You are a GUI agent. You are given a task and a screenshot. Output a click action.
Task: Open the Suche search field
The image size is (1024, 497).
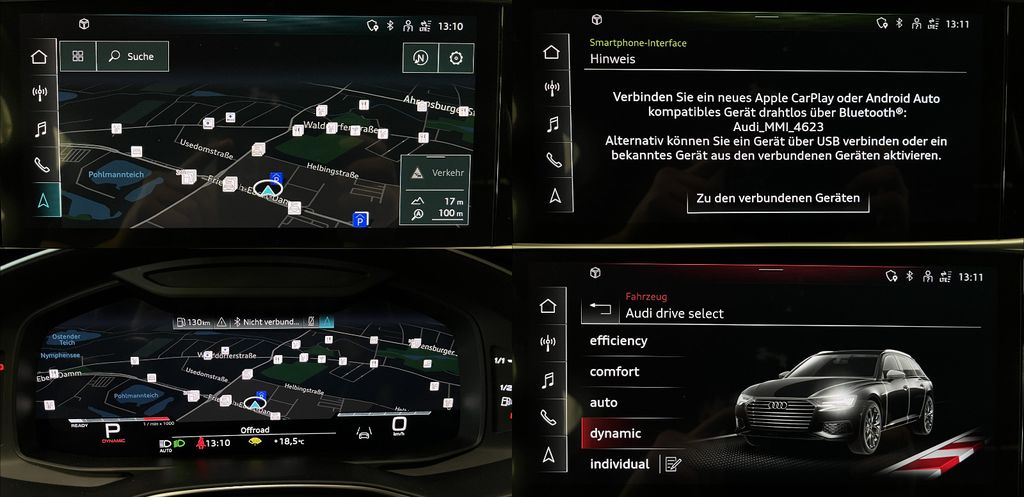coord(132,57)
